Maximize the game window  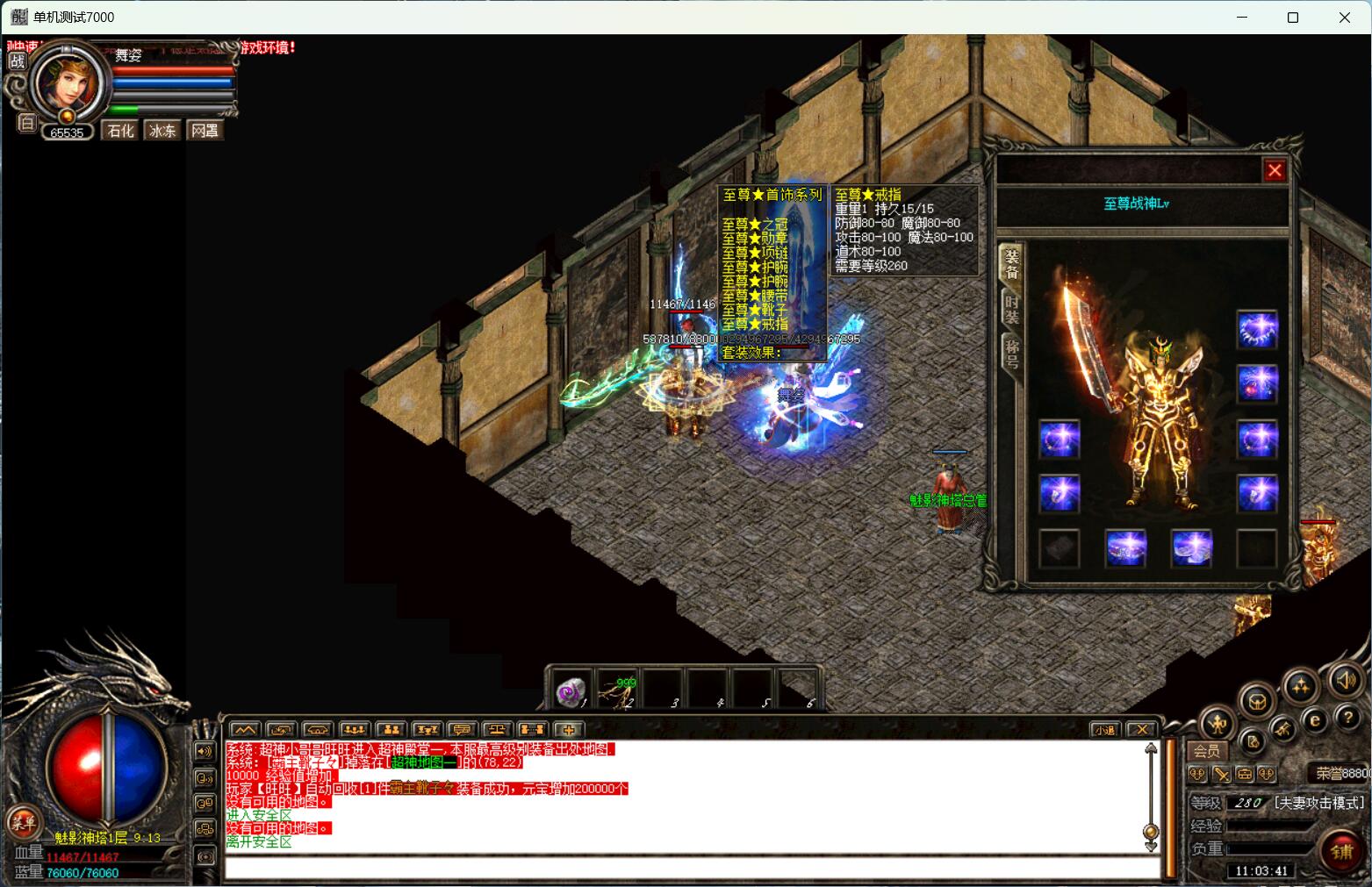(x=1292, y=18)
